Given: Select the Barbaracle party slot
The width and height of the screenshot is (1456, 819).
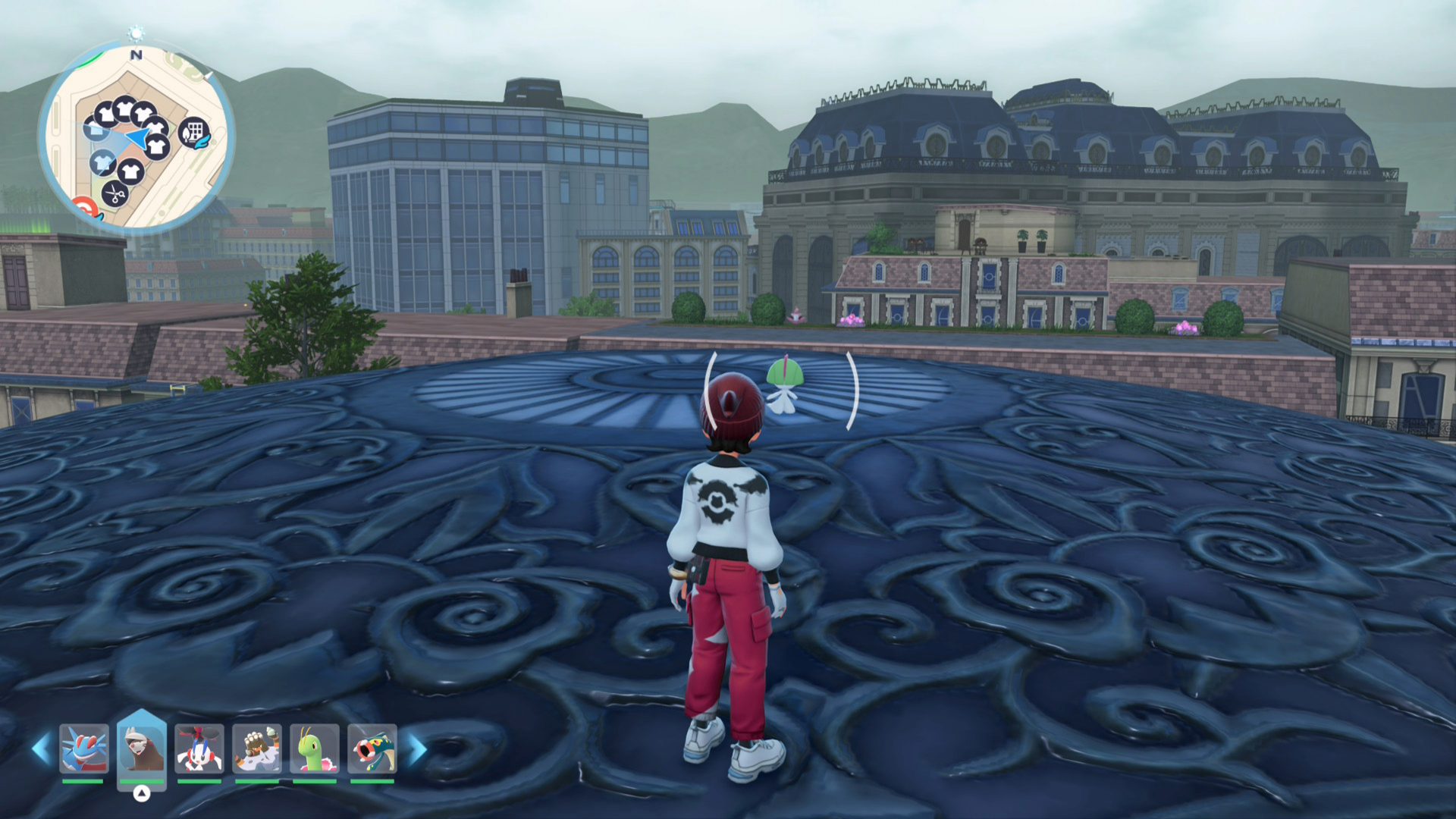Looking at the screenshot, I should [257, 748].
